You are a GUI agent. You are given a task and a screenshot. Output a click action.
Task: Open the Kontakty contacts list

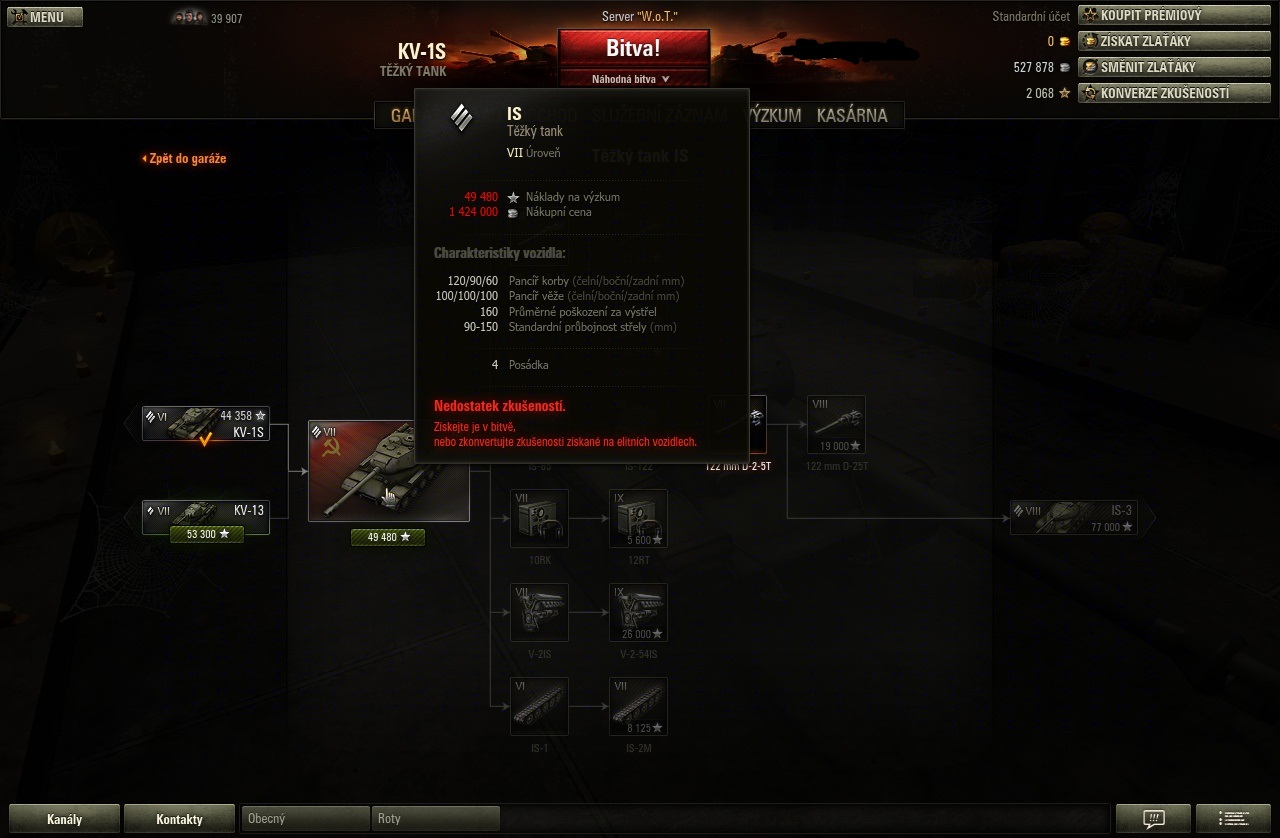point(180,819)
